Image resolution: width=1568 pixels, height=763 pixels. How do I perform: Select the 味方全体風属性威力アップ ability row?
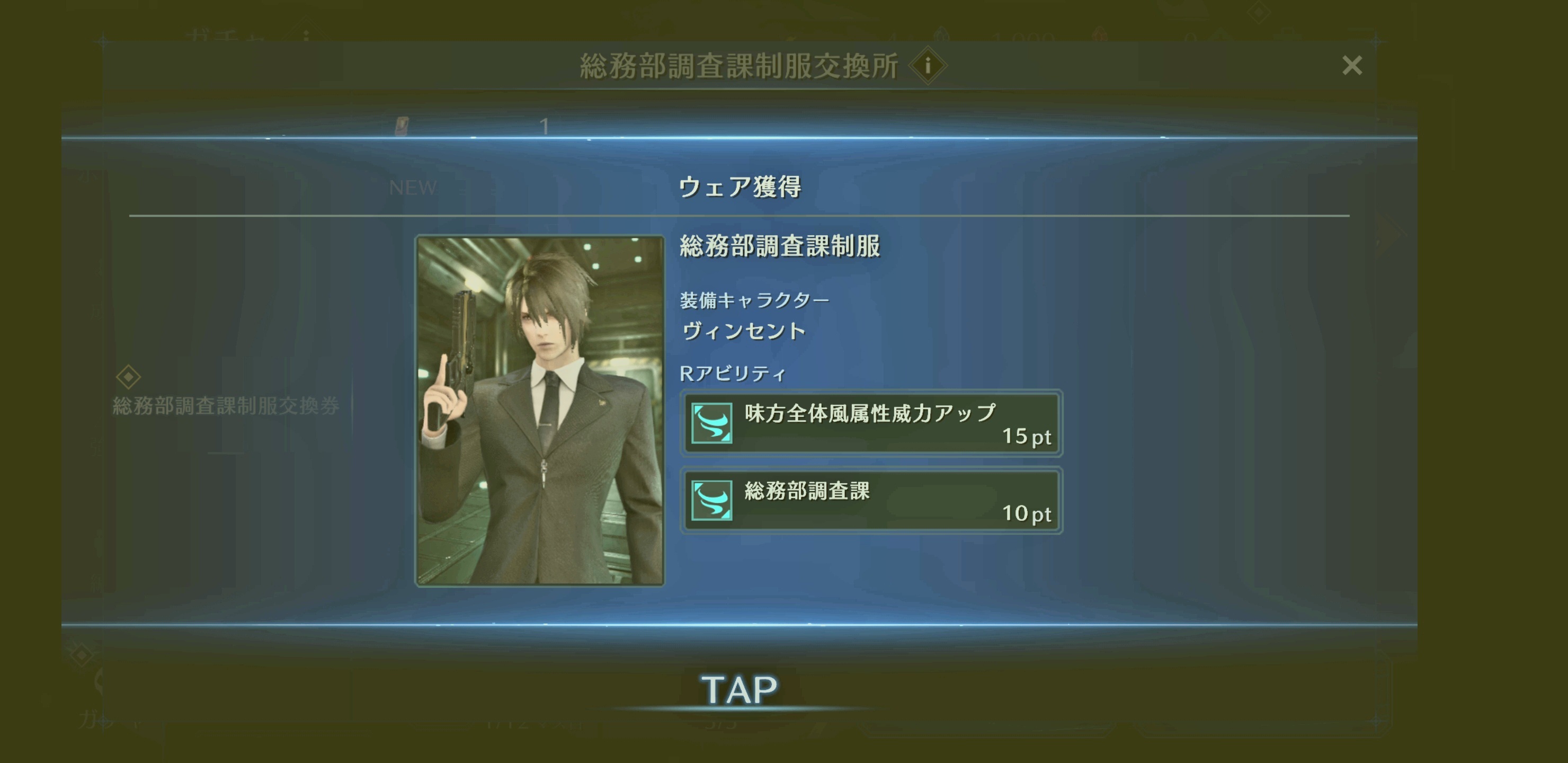pyautogui.click(x=871, y=423)
